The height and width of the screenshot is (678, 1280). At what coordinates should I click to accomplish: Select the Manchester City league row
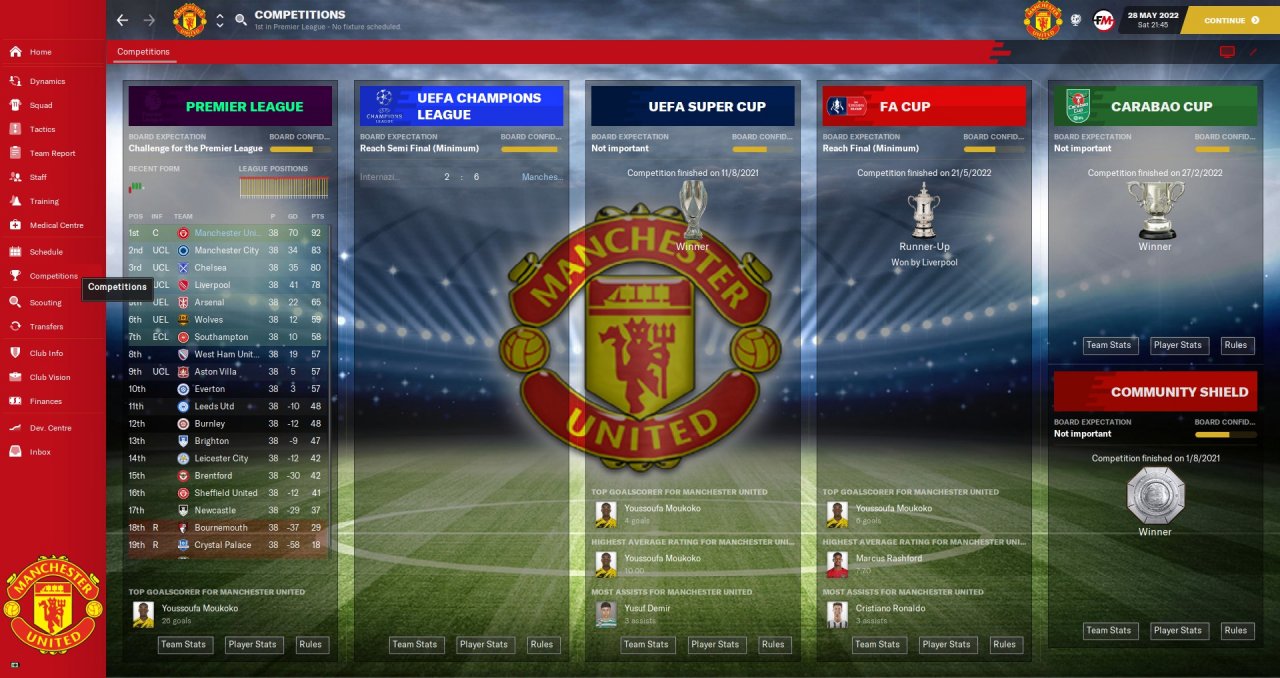[226, 250]
